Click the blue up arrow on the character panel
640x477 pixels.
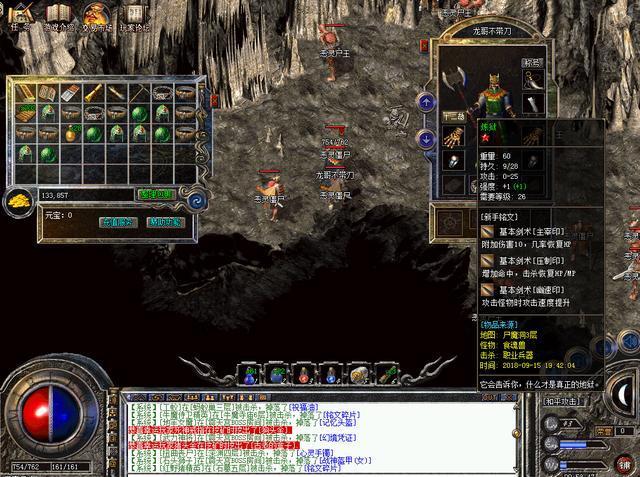pyautogui.click(x=427, y=102)
